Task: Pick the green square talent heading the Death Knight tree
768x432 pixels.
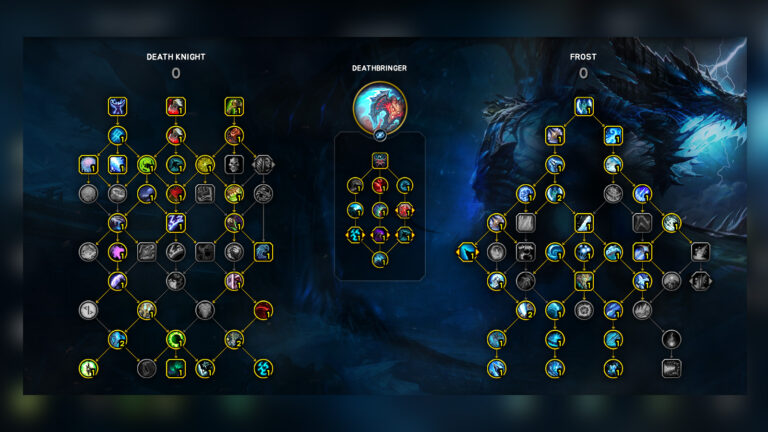Action: pyautogui.click(x=234, y=106)
